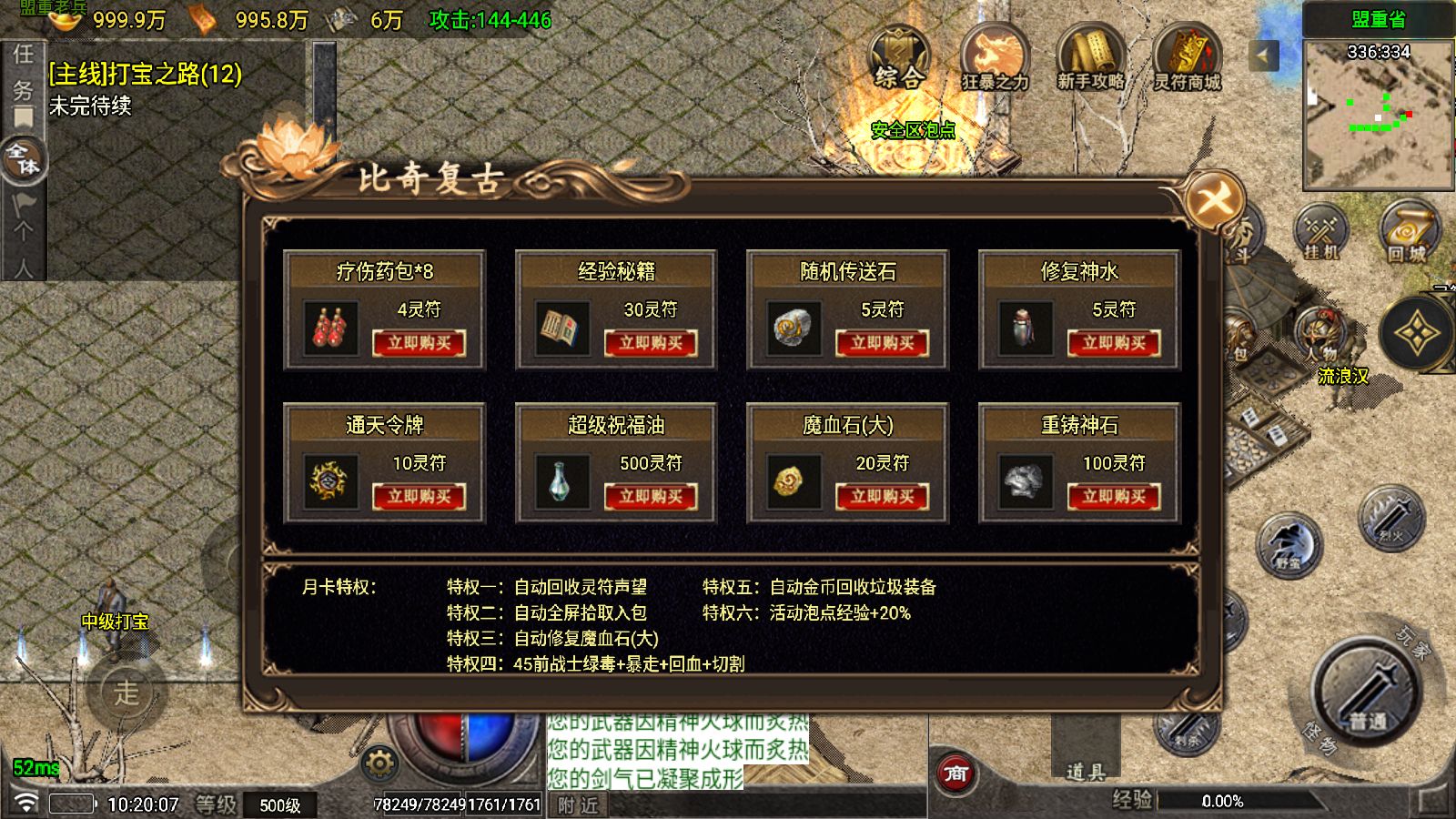This screenshot has height=819, width=1456.
Task: Toggle 挂机 auto-battle
Action: [1321, 232]
